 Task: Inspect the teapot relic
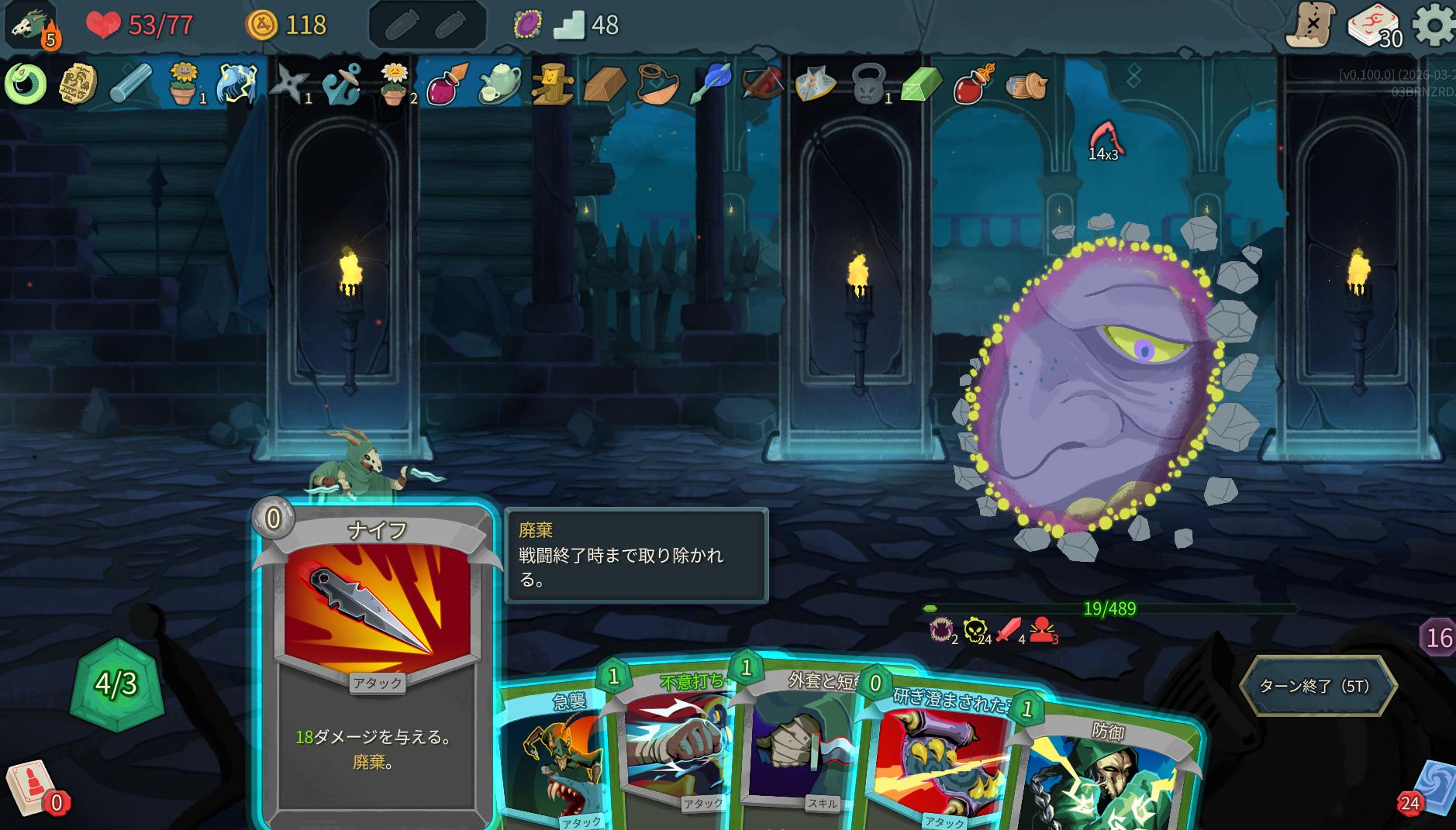(500, 83)
